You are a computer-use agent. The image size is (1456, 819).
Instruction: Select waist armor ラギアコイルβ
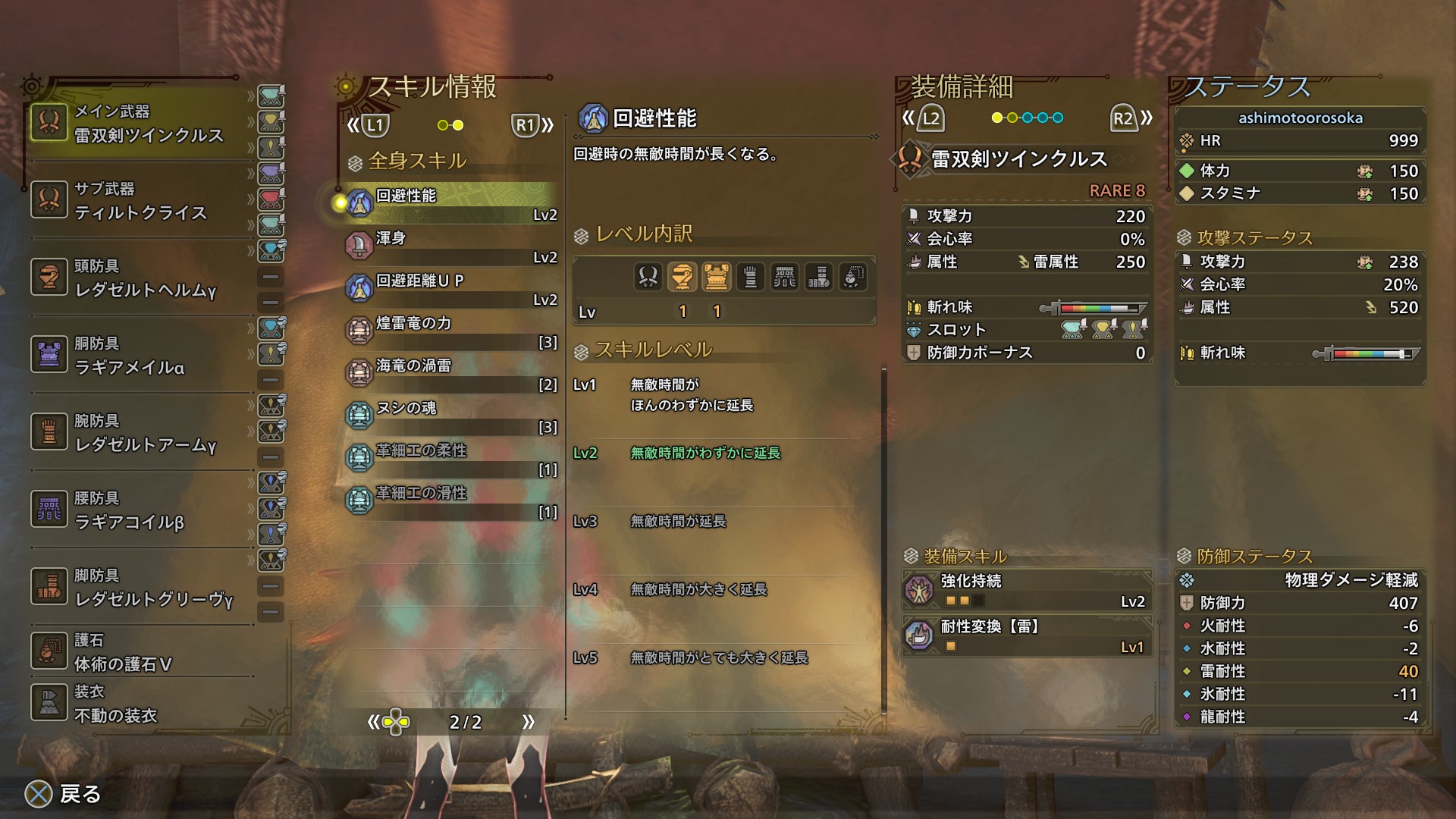pyautogui.click(x=140, y=510)
